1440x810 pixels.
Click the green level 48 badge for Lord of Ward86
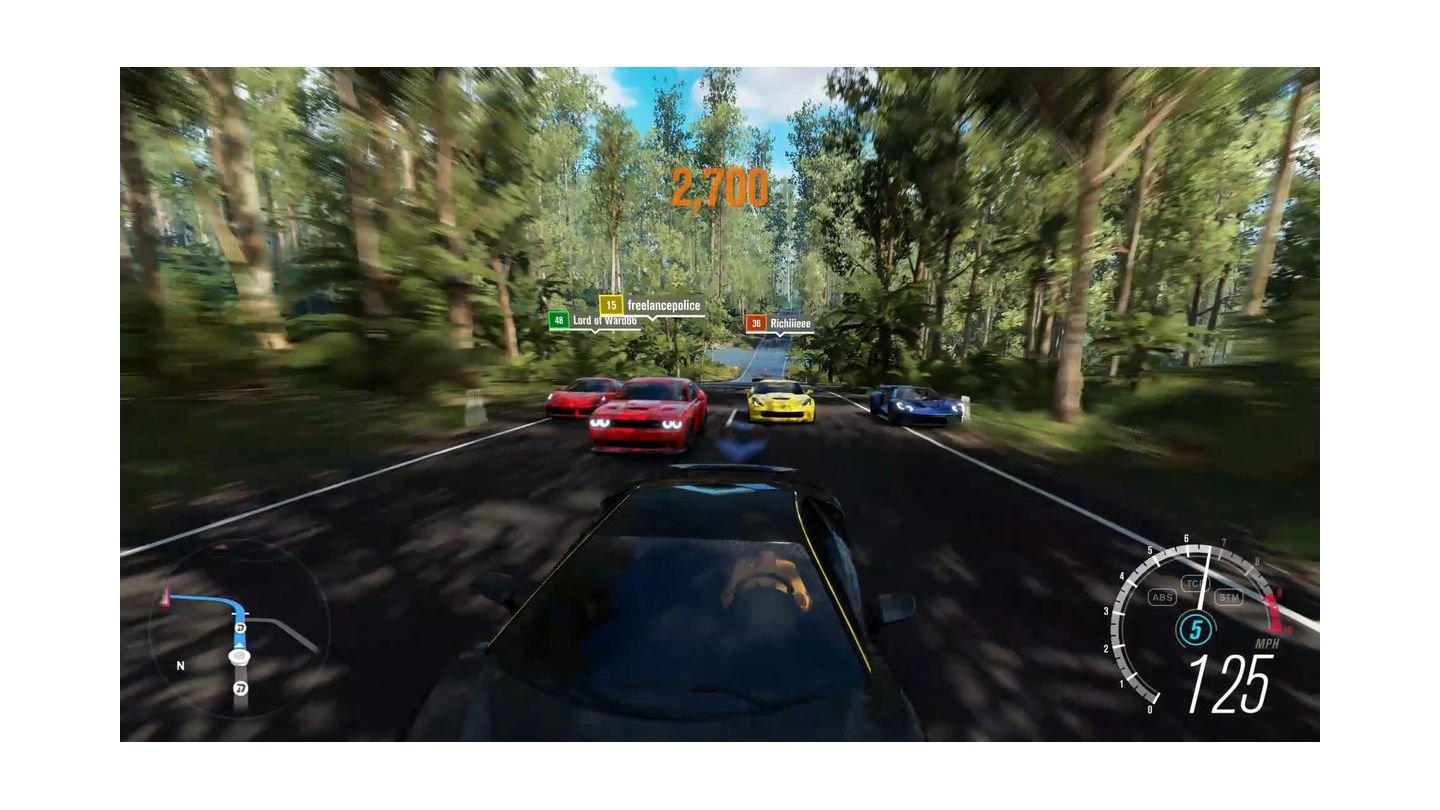(558, 321)
